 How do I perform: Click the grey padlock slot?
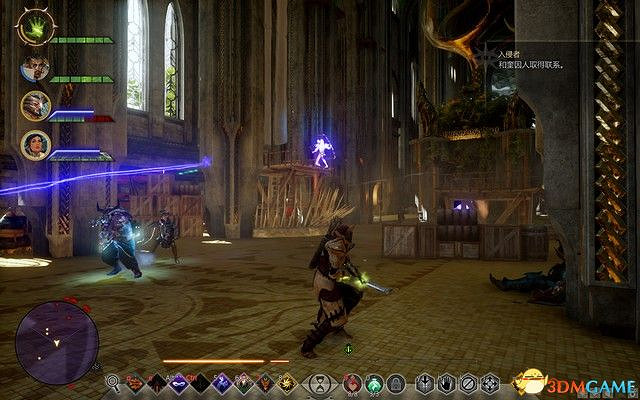pos(395,382)
